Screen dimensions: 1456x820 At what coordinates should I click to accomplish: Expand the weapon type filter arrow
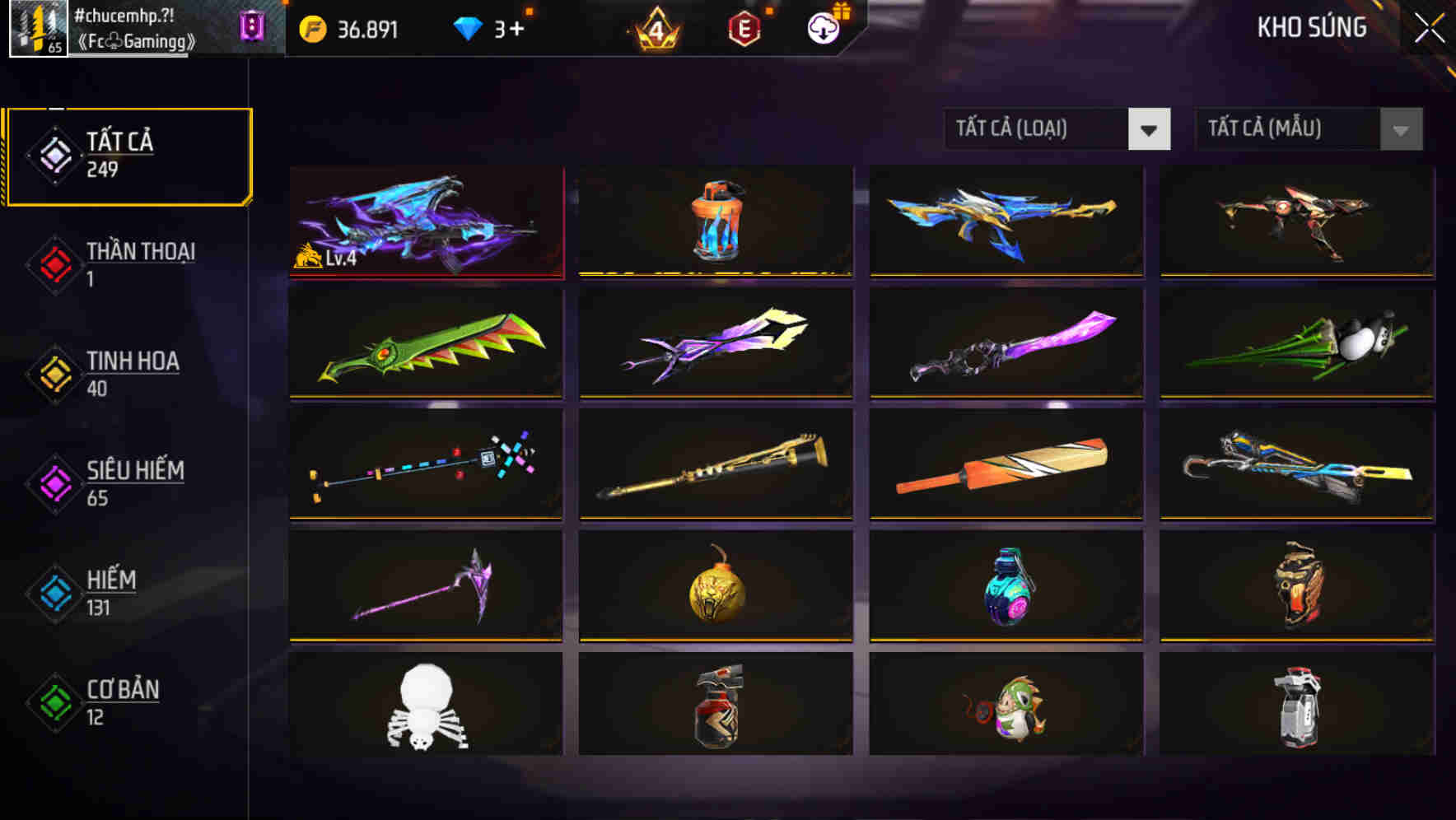click(x=1151, y=130)
